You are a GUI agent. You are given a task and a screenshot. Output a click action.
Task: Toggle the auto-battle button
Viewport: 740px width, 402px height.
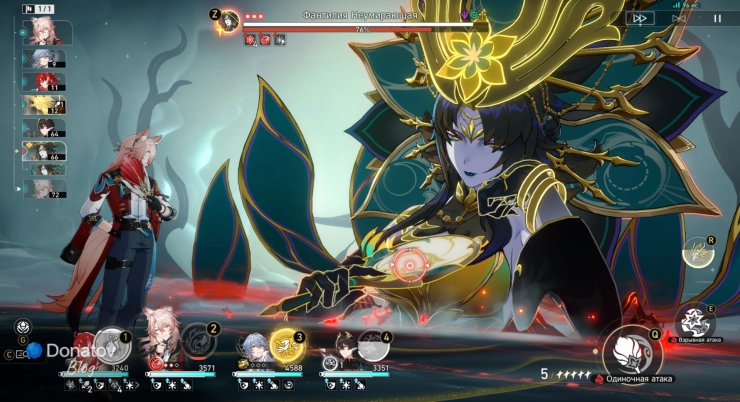click(x=679, y=17)
